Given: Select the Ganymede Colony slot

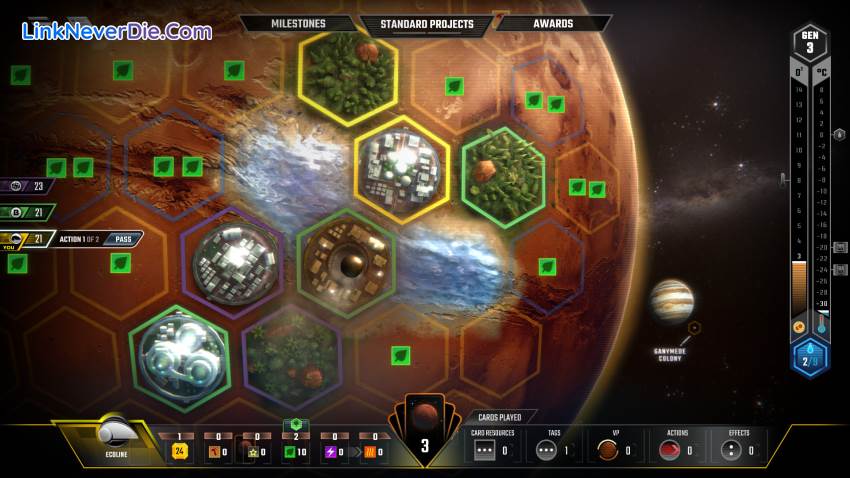Looking at the screenshot, I should pyautogui.click(x=693, y=328).
